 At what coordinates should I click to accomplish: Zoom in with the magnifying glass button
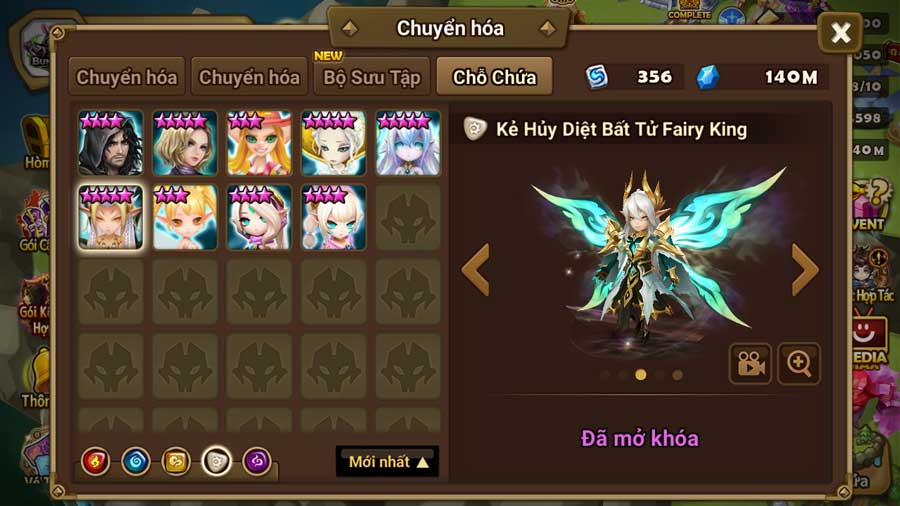(x=799, y=364)
